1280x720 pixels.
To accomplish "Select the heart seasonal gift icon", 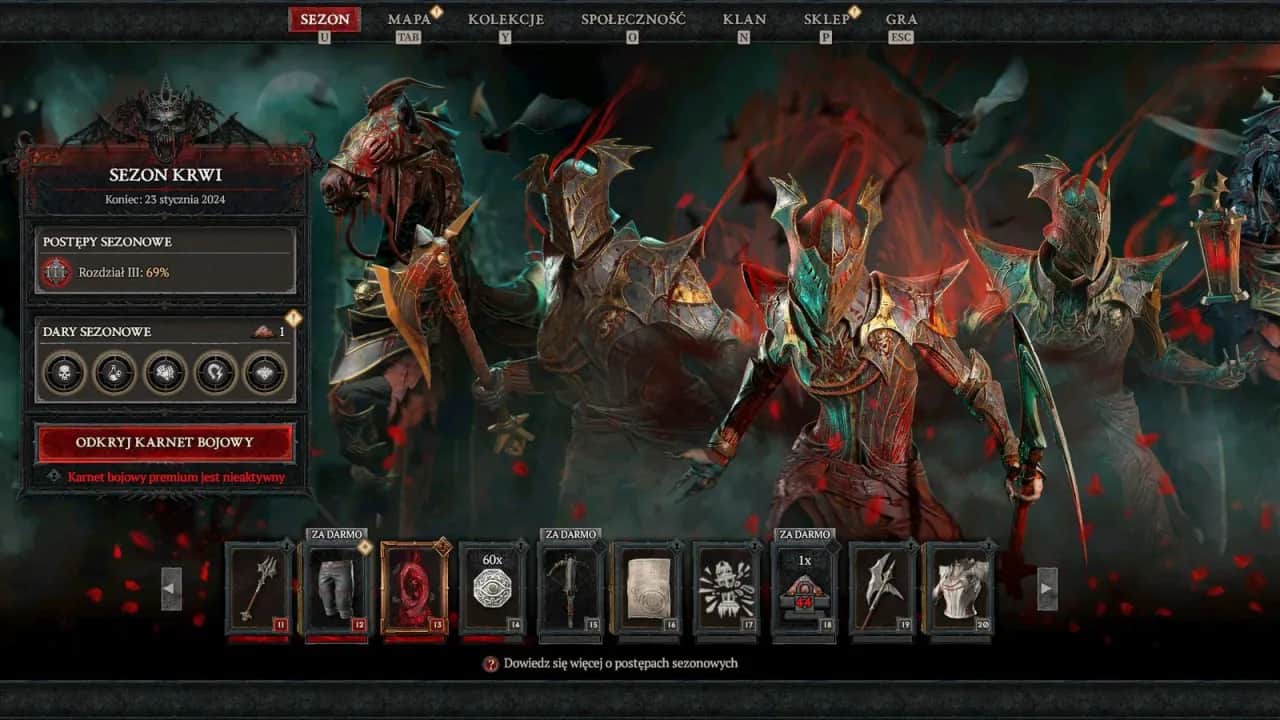I will pyautogui.click(x=163, y=372).
